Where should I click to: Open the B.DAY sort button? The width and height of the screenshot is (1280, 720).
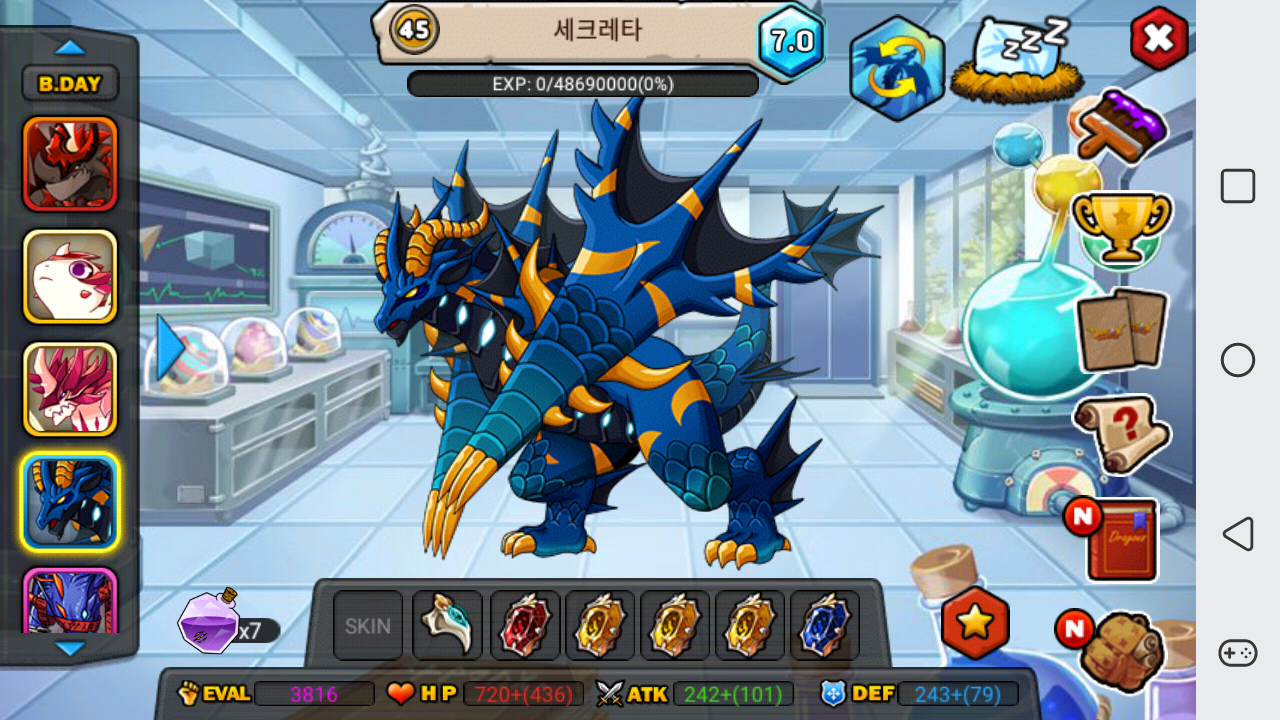(x=70, y=84)
